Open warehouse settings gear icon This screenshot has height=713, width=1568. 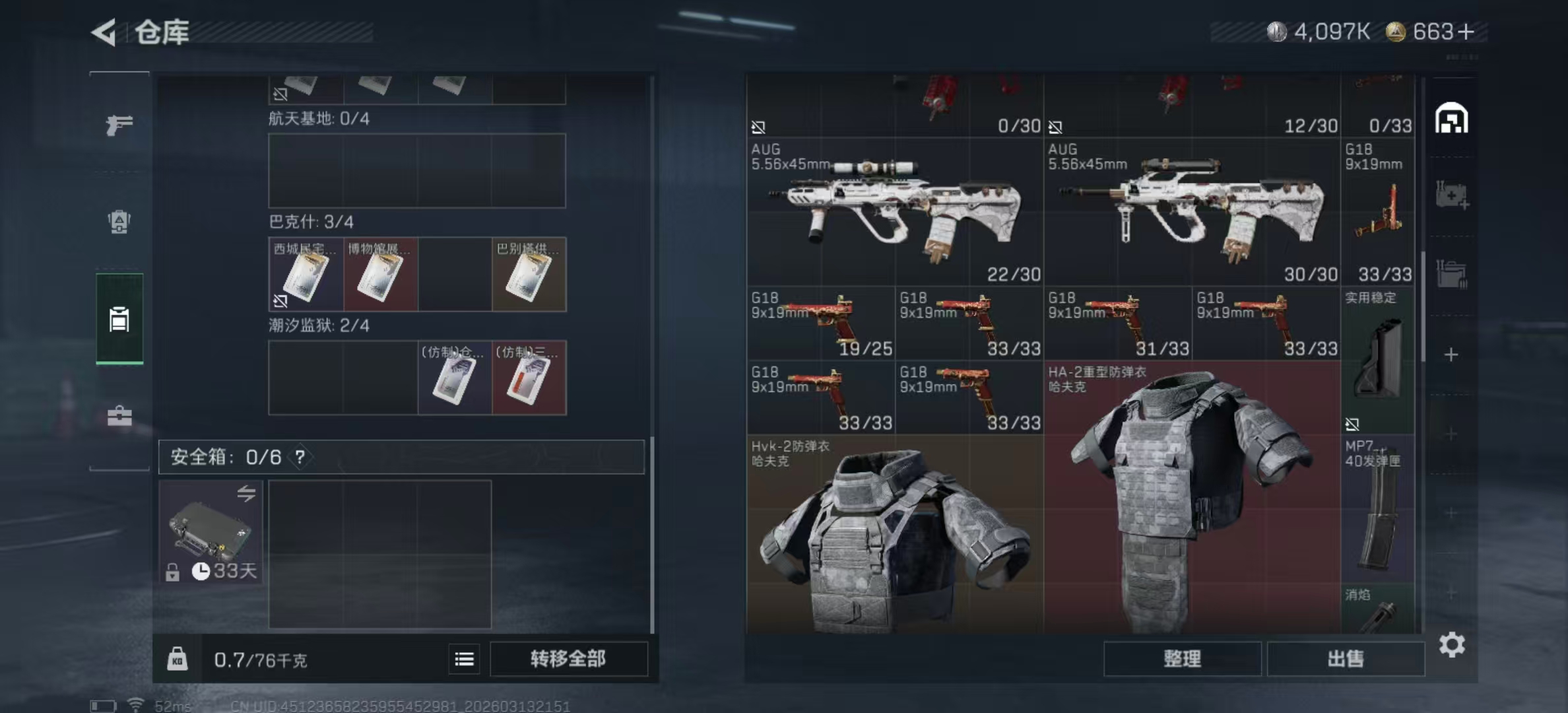click(1452, 644)
